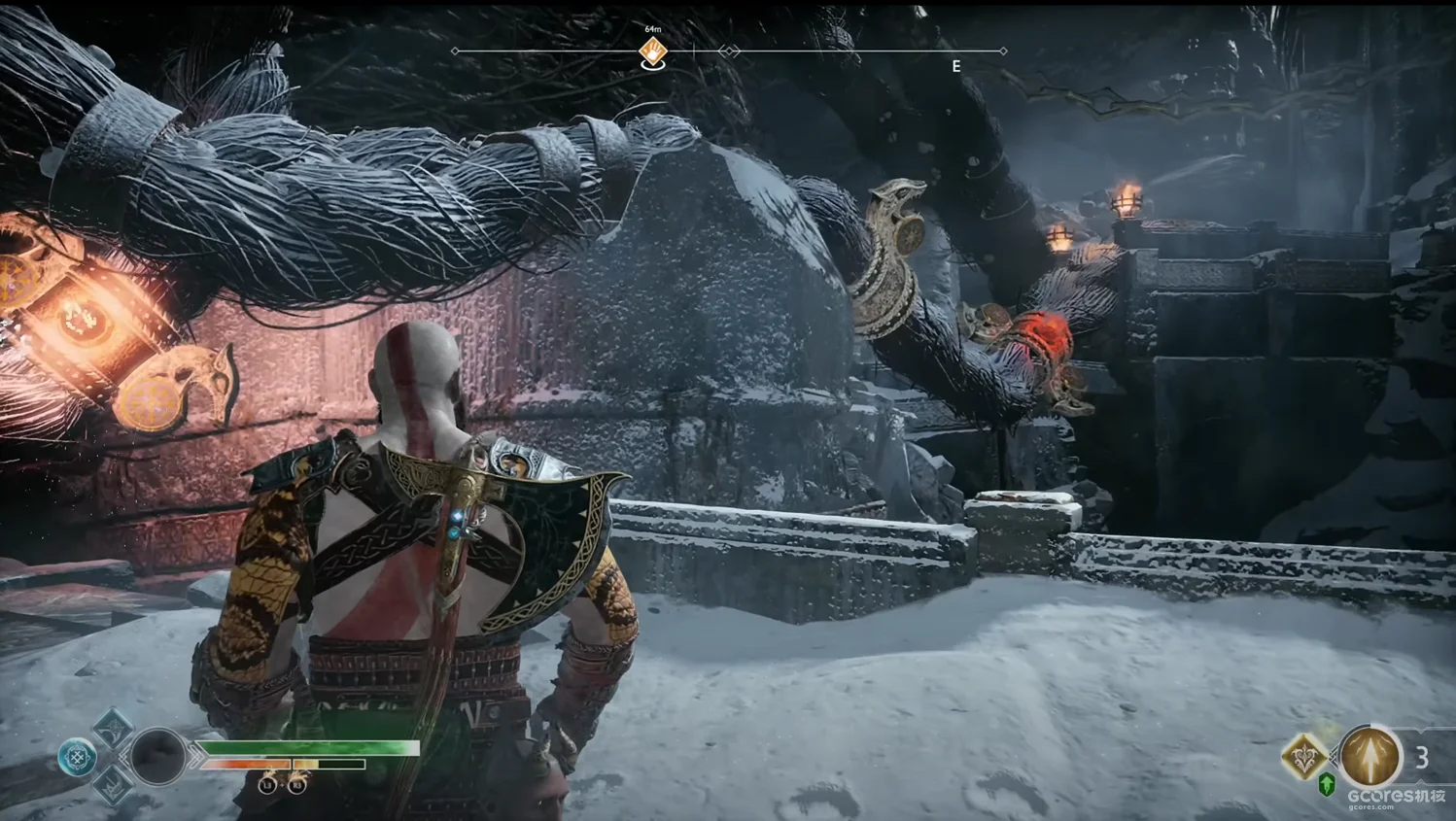Click the dark circular portrait medallion

158,755
